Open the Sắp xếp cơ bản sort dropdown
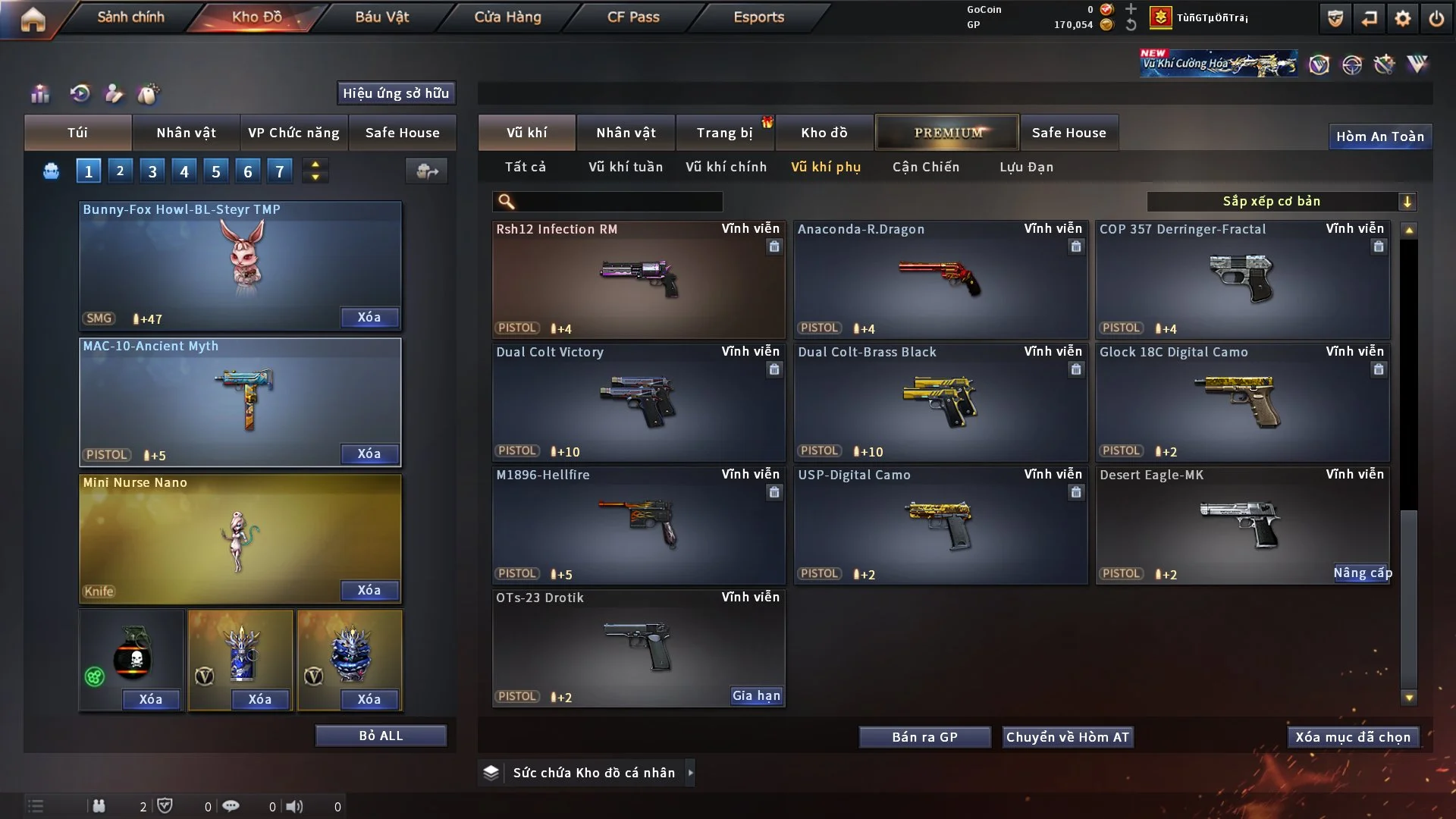This screenshot has width=1456, height=819. pyautogui.click(x=1281, y=201)
